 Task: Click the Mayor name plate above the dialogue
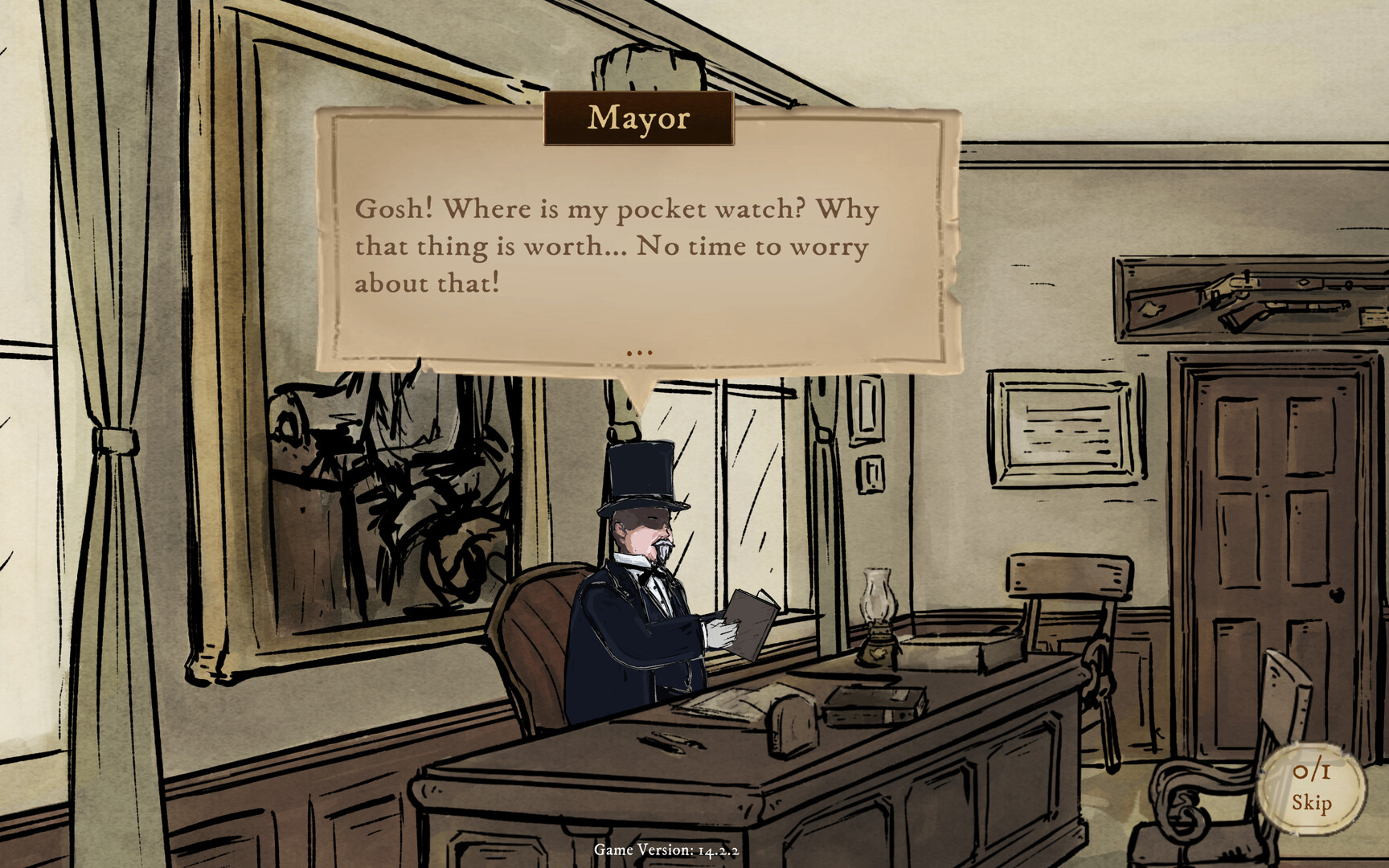point(639,121)
